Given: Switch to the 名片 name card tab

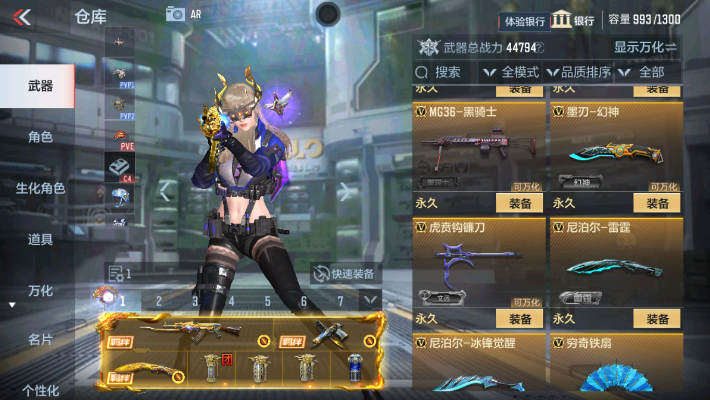Looking at the screenshot, I should tap(40, 340).
